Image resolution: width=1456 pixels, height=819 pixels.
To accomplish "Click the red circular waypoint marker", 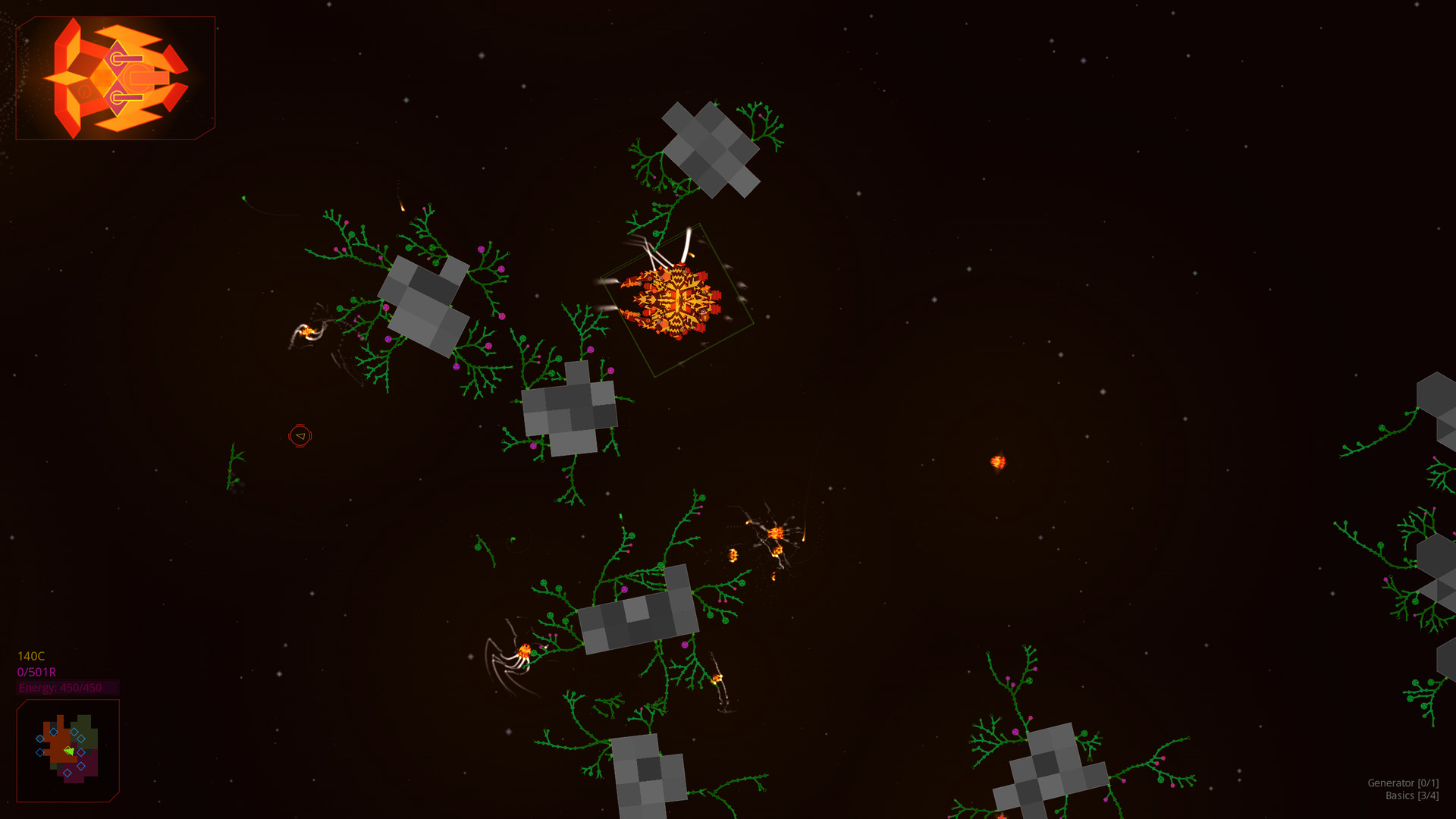I will tap(300, 437).
